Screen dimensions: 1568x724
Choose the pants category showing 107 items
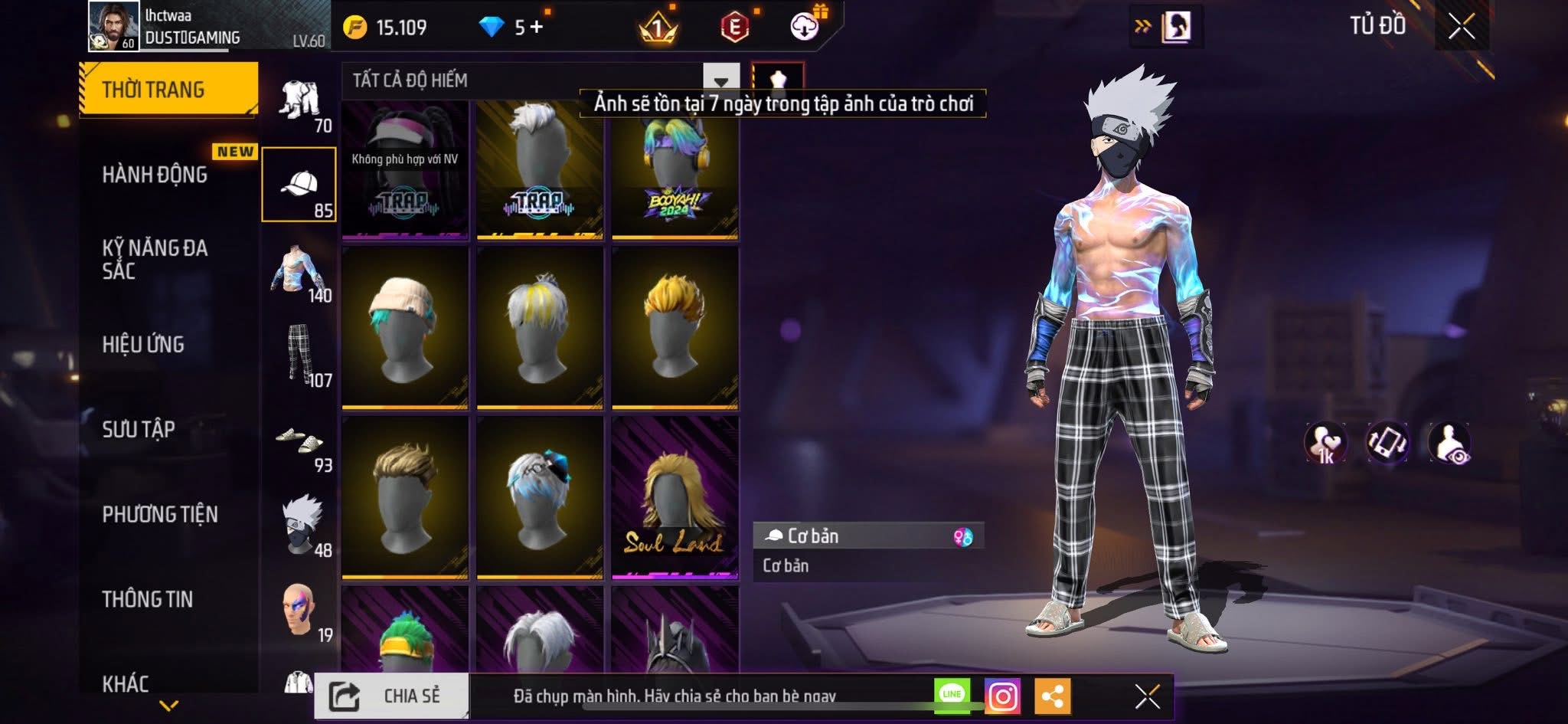301,354
